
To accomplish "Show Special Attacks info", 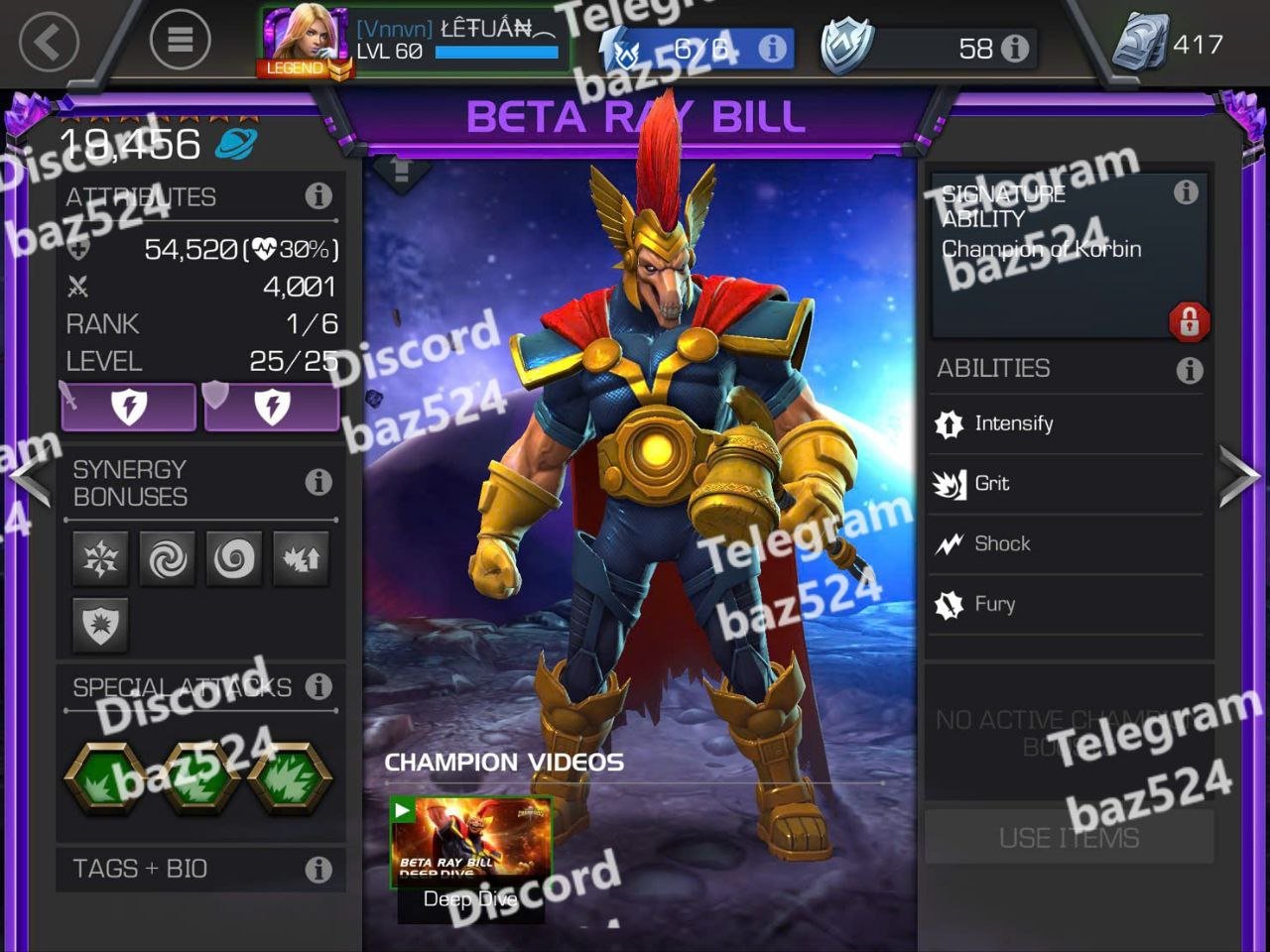I will [318, 686].
